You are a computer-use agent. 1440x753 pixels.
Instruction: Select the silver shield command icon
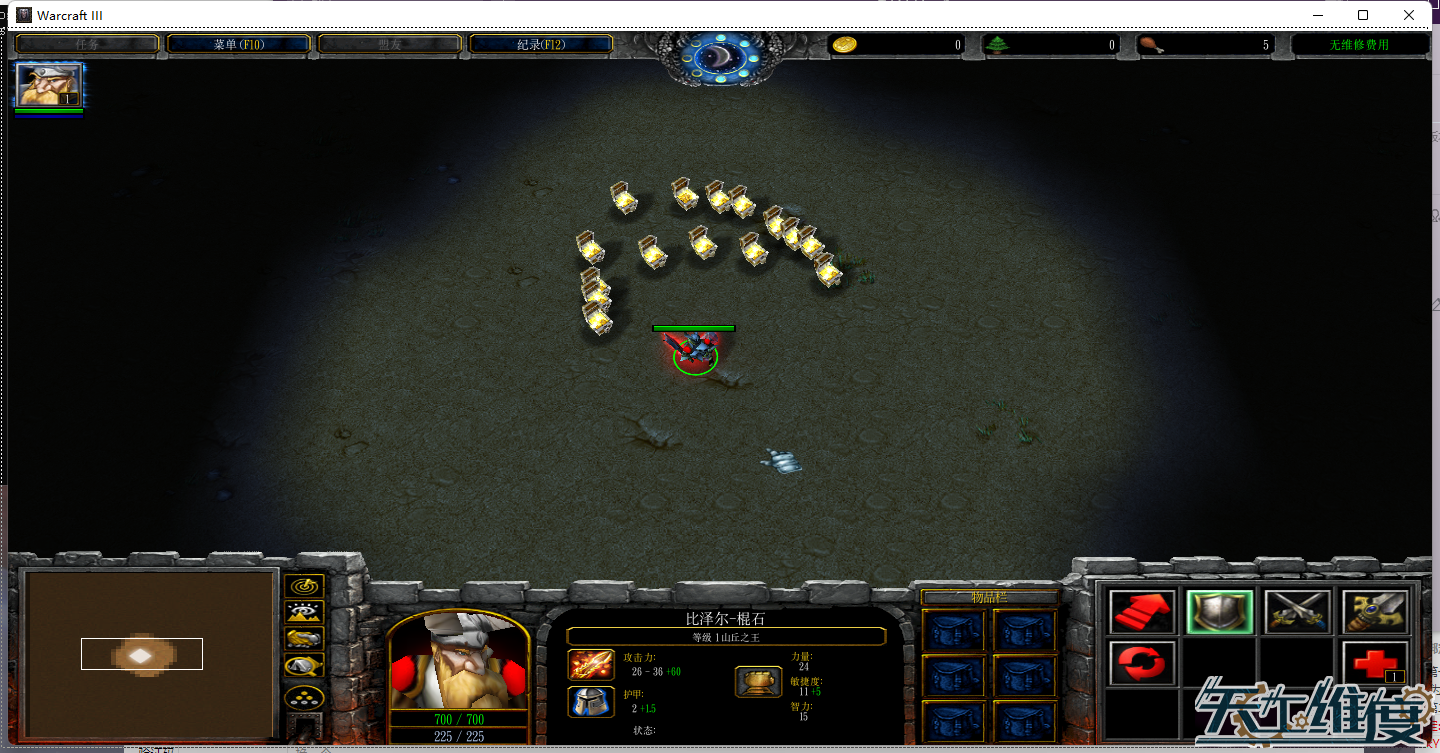pos(1220,611)
